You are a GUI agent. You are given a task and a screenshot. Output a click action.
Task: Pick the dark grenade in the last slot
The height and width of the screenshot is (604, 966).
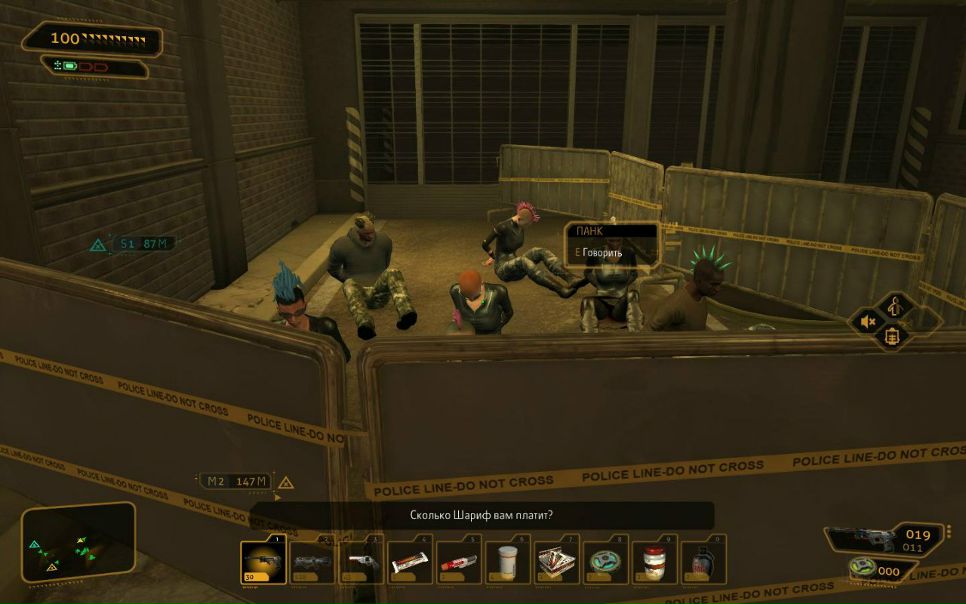click(x=702, y=561)
